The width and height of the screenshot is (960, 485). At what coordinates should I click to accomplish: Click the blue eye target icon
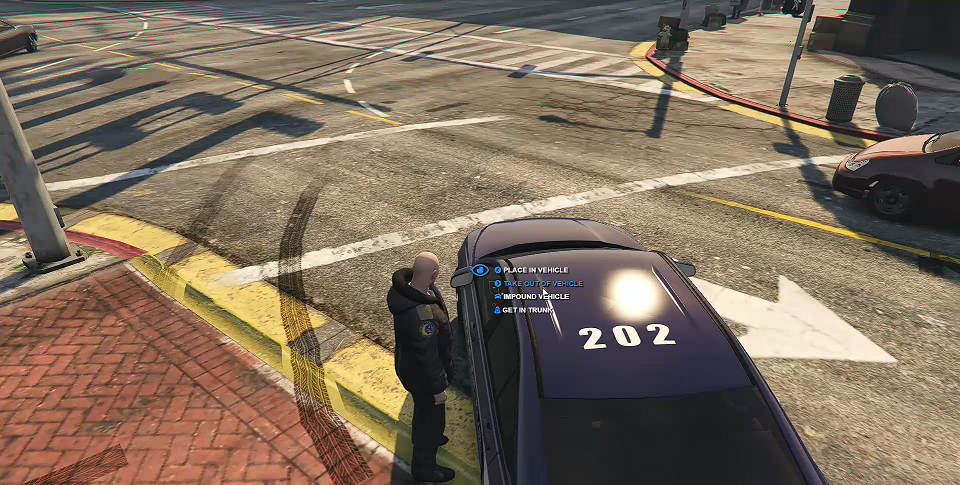pos(480,270)
